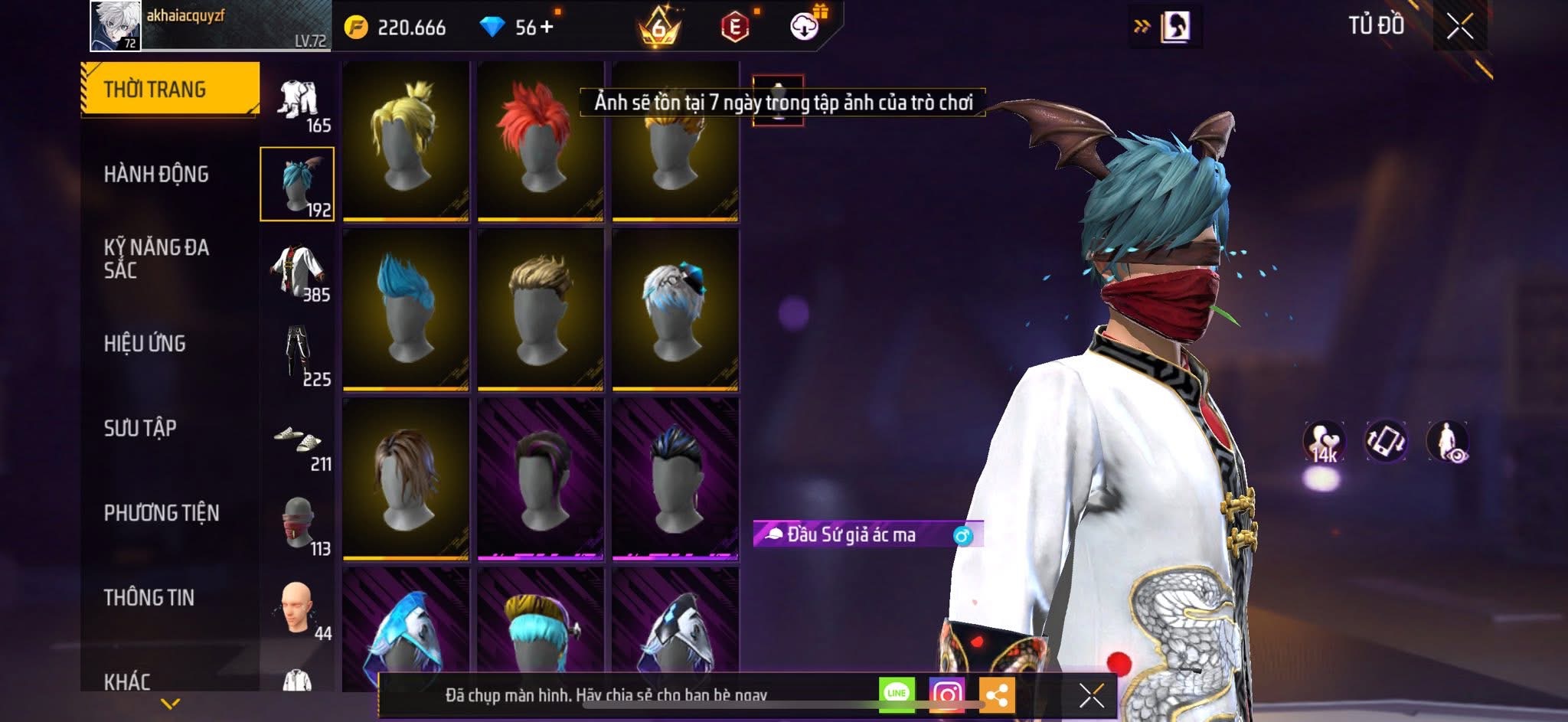Select the face mask category with 113 items

pyautogui.click(x=298, y=525)
